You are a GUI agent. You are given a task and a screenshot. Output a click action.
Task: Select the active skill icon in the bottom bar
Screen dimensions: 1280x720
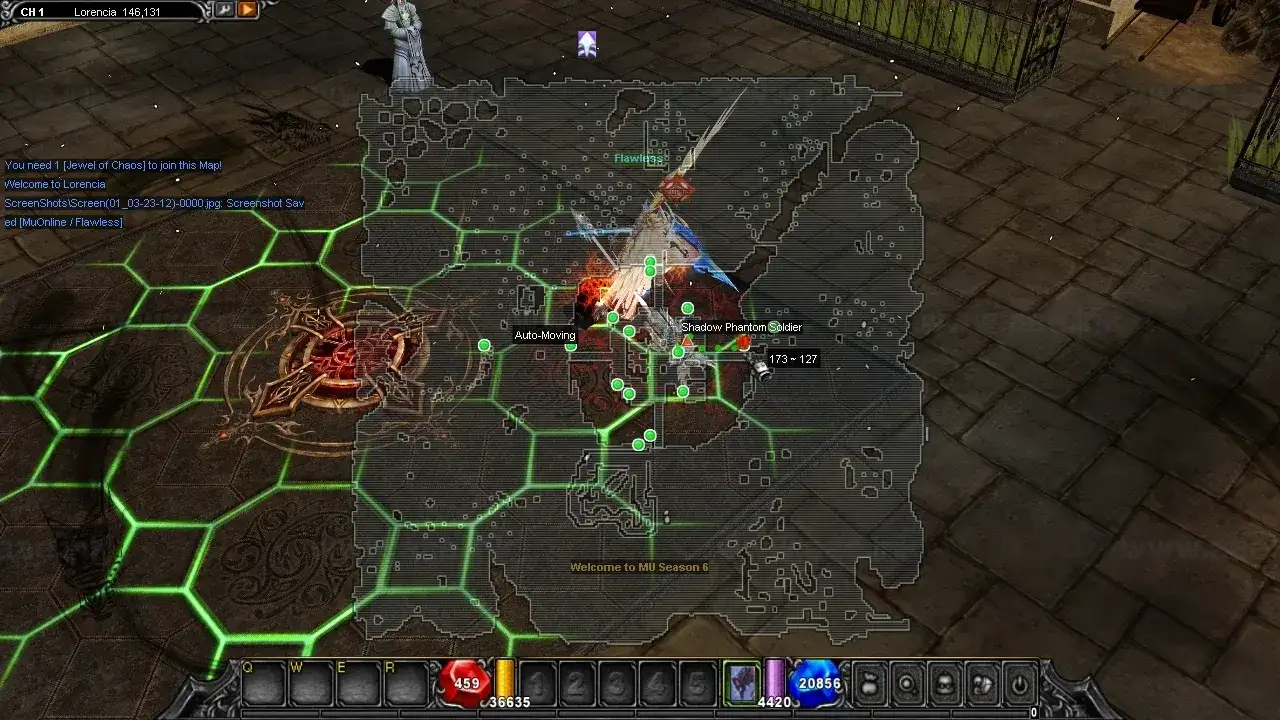pyautogui.click(x=741, y=683)
